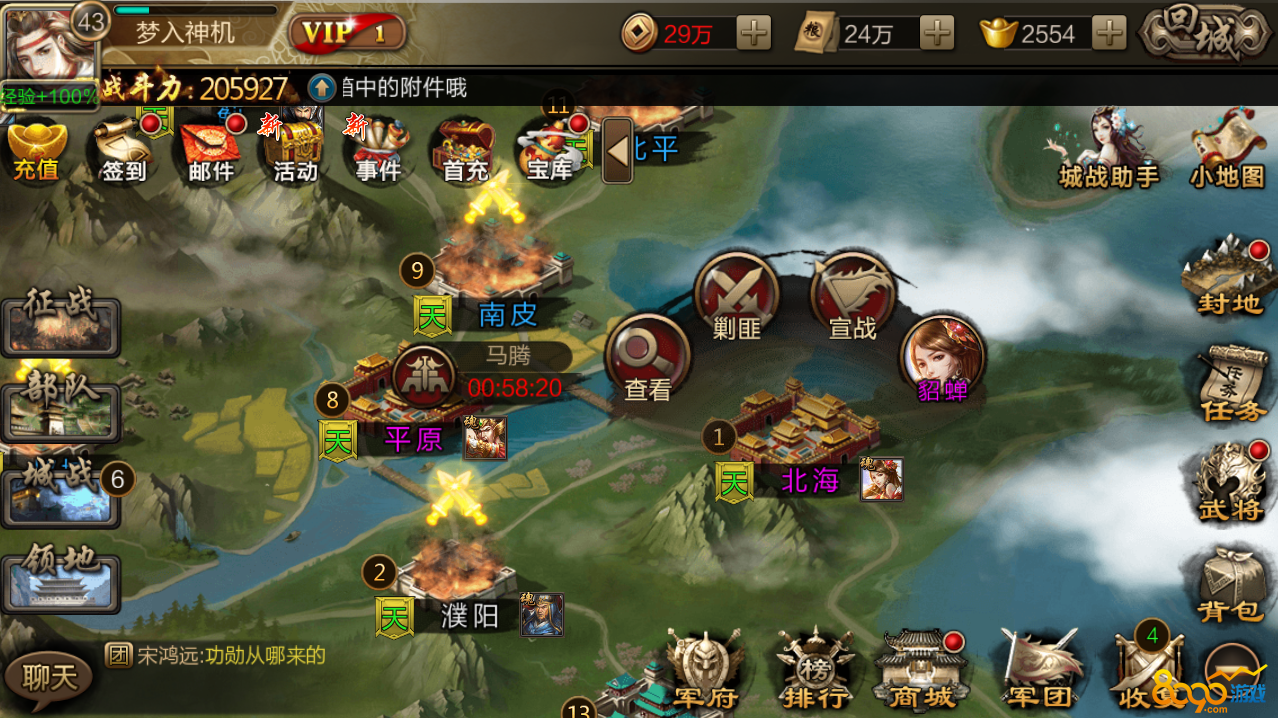Open the 活动 activities chest
This screenshot has height=718, width=1278.
coord(296,152)
